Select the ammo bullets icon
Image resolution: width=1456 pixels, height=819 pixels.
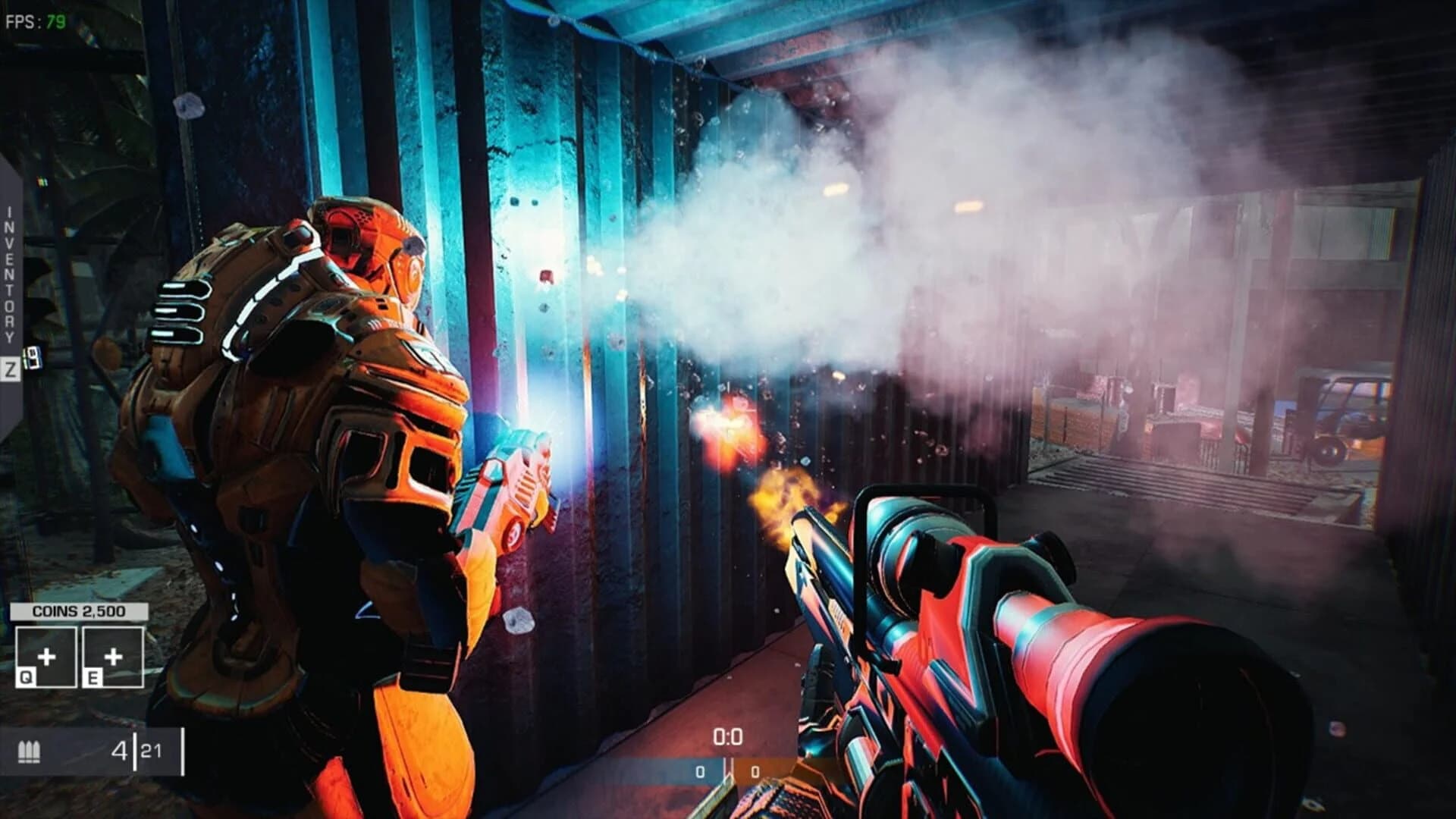30,752
